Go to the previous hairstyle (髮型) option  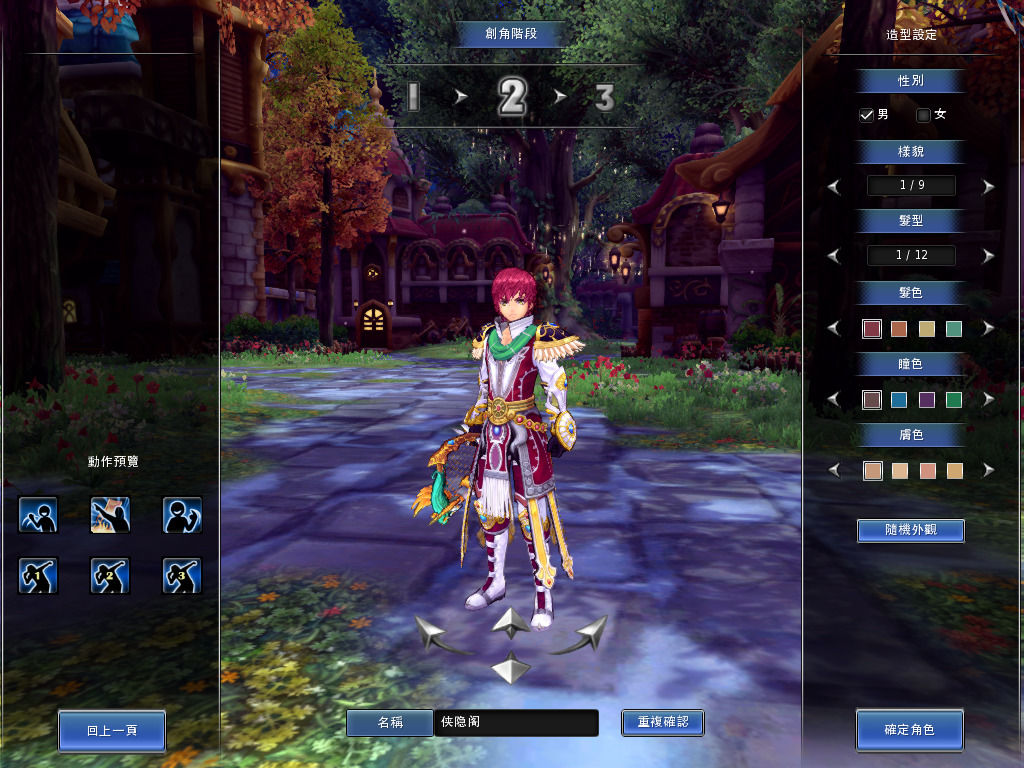tap(834, 256)
